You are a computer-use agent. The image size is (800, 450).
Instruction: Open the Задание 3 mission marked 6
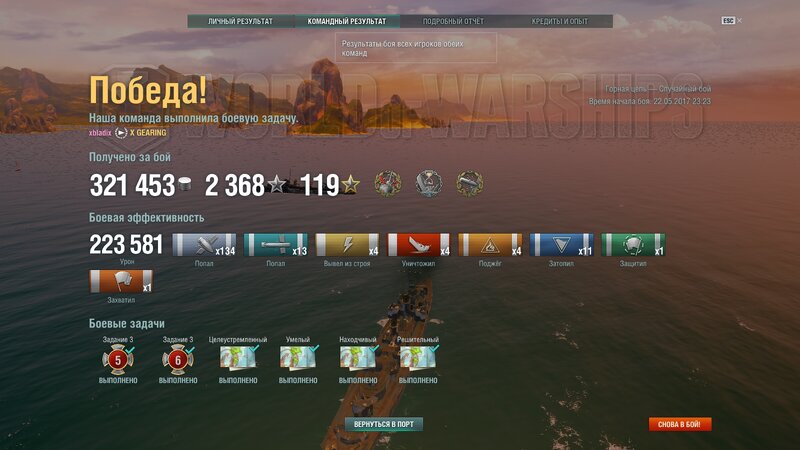coord(177,359)
